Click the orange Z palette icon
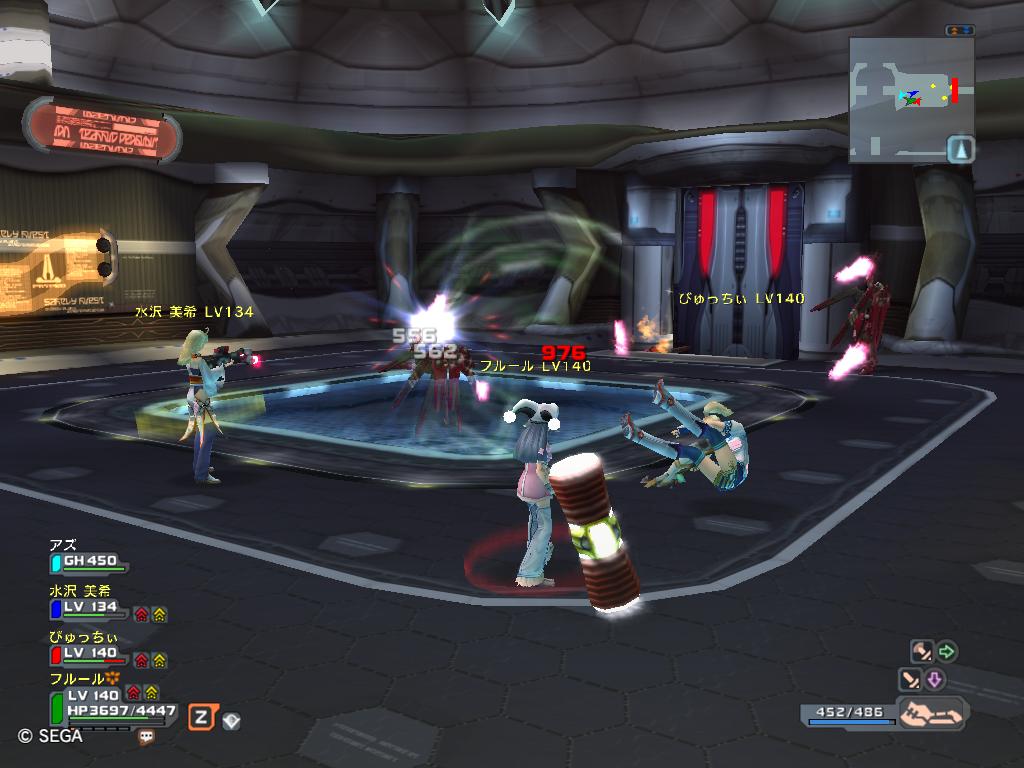Screen dimensions: 1024x768 [201, 716]
